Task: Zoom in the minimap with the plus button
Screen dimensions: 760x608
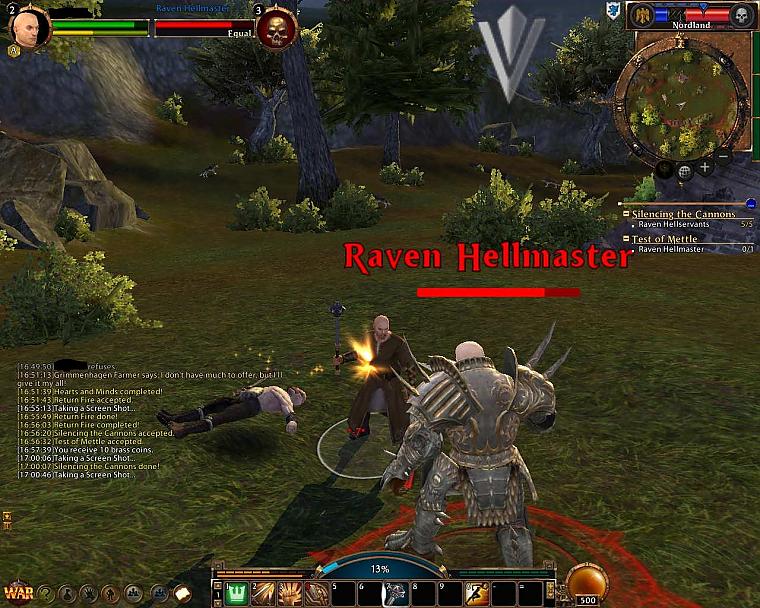Action: coord(705,168)
